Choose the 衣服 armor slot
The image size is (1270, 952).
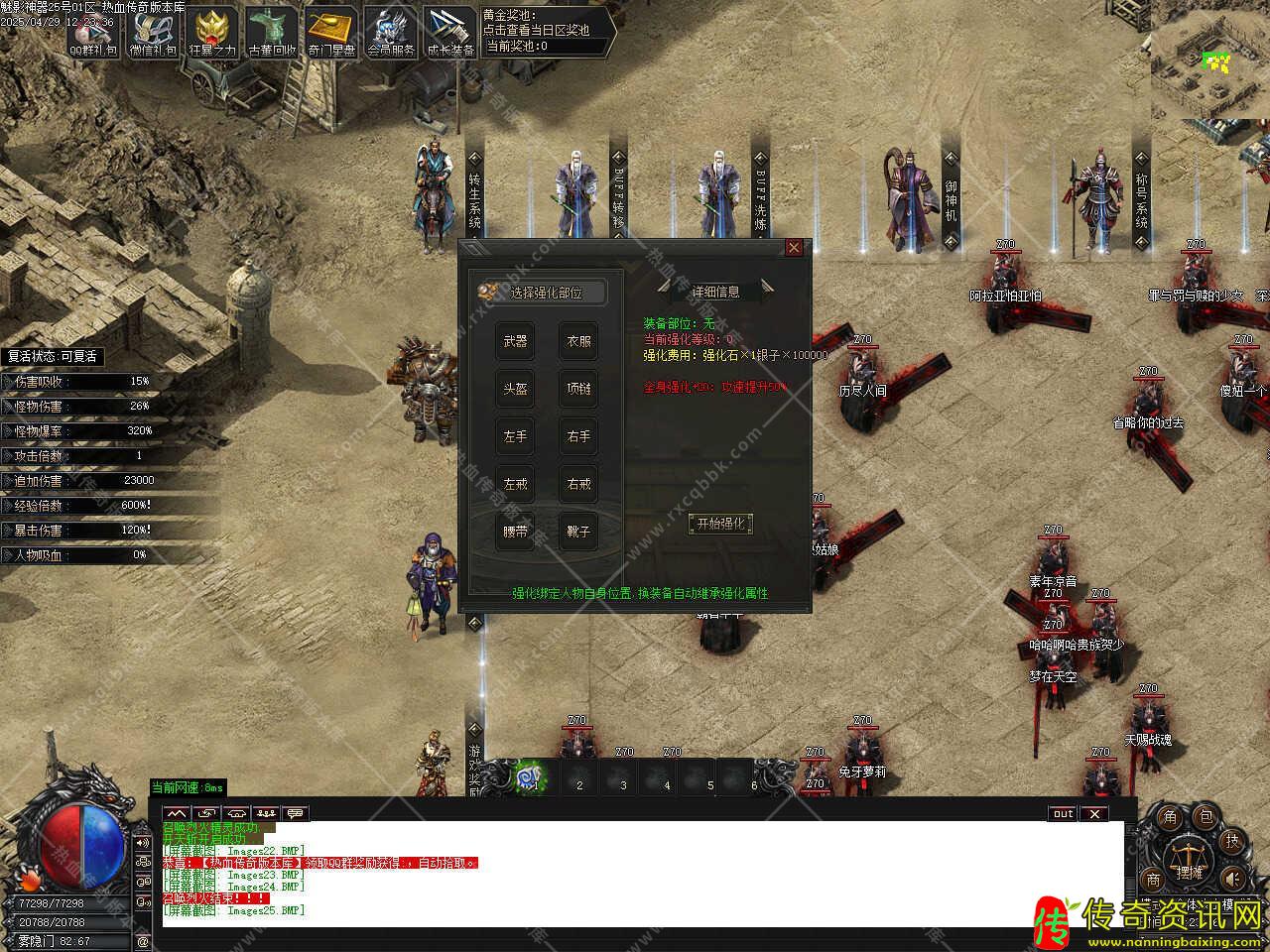pos(578,341)
